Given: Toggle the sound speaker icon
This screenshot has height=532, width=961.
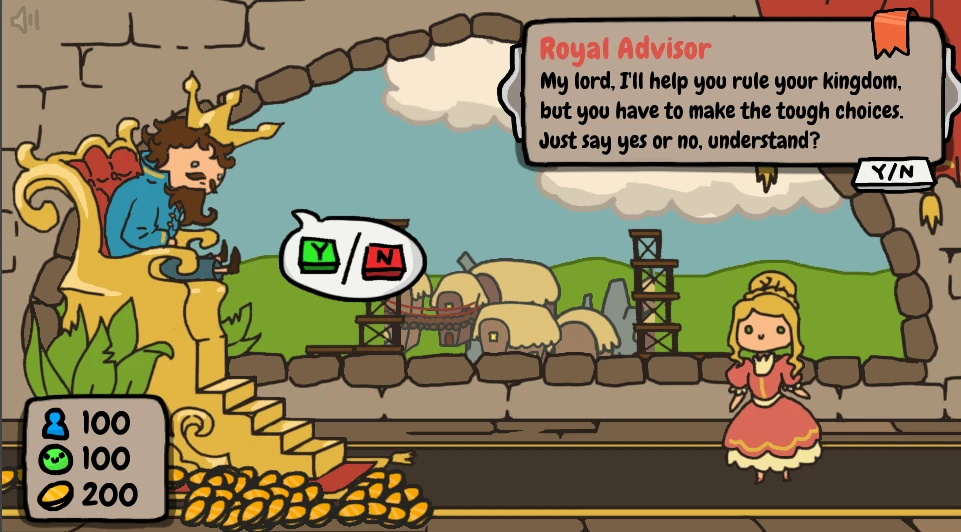Looking at the screenshot, I should click(25, 21).
